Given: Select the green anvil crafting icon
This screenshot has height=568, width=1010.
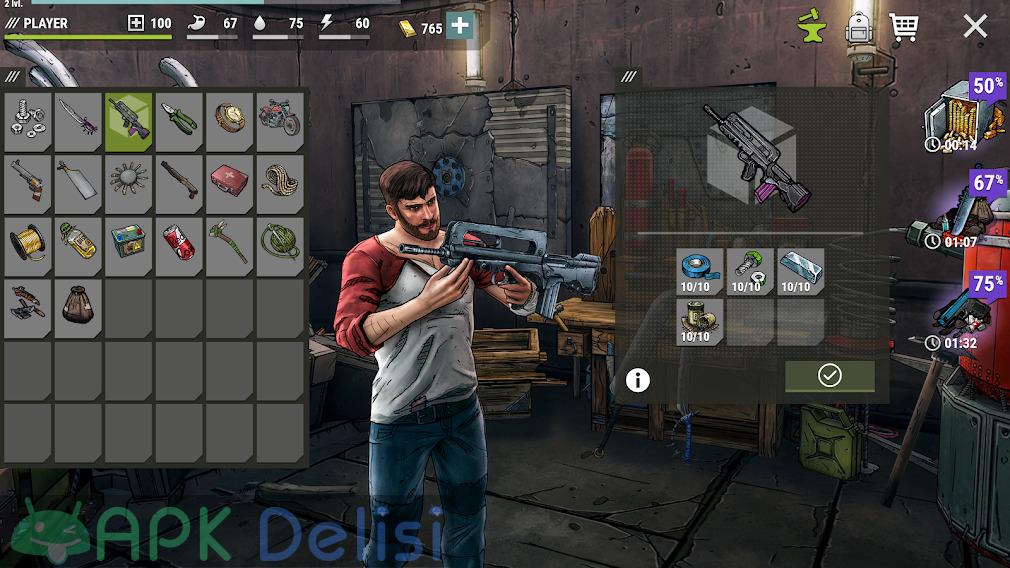Looking at the screenshot, I should coord(815,28).
